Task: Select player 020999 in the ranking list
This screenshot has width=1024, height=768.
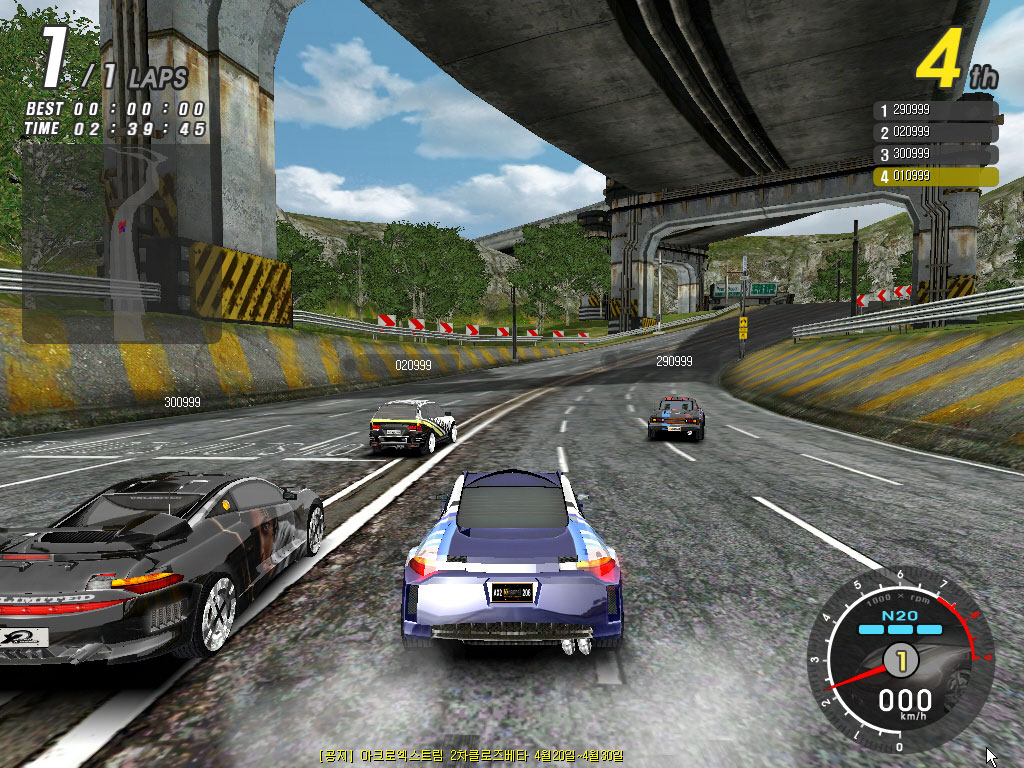Action: (x=935, y=132)
